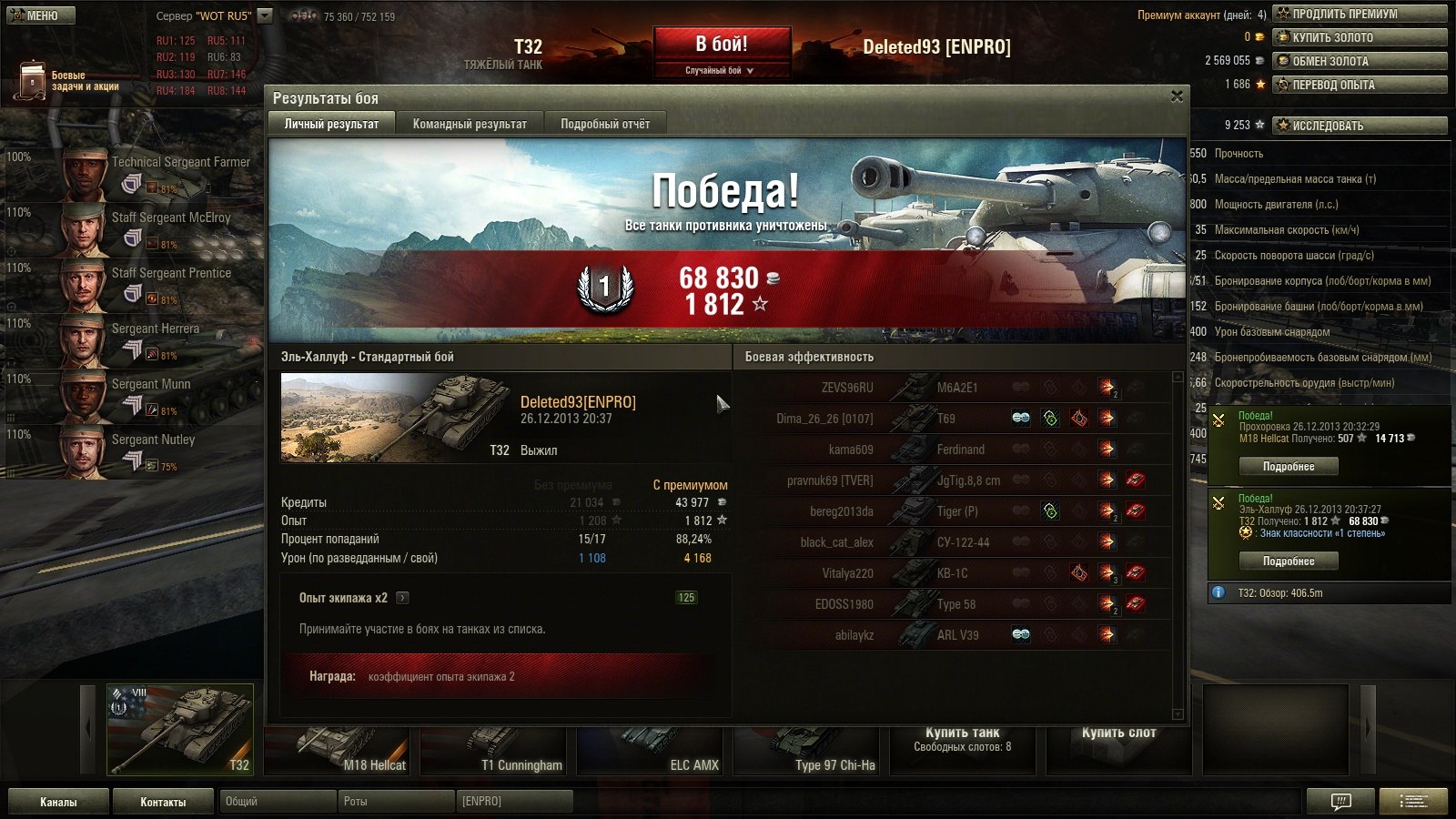The height and width of the screenshot is (819, 1456).
Task: Open the Случайный бой battle type dropdown
Action: pyautogui.click(x=721, y=70)
